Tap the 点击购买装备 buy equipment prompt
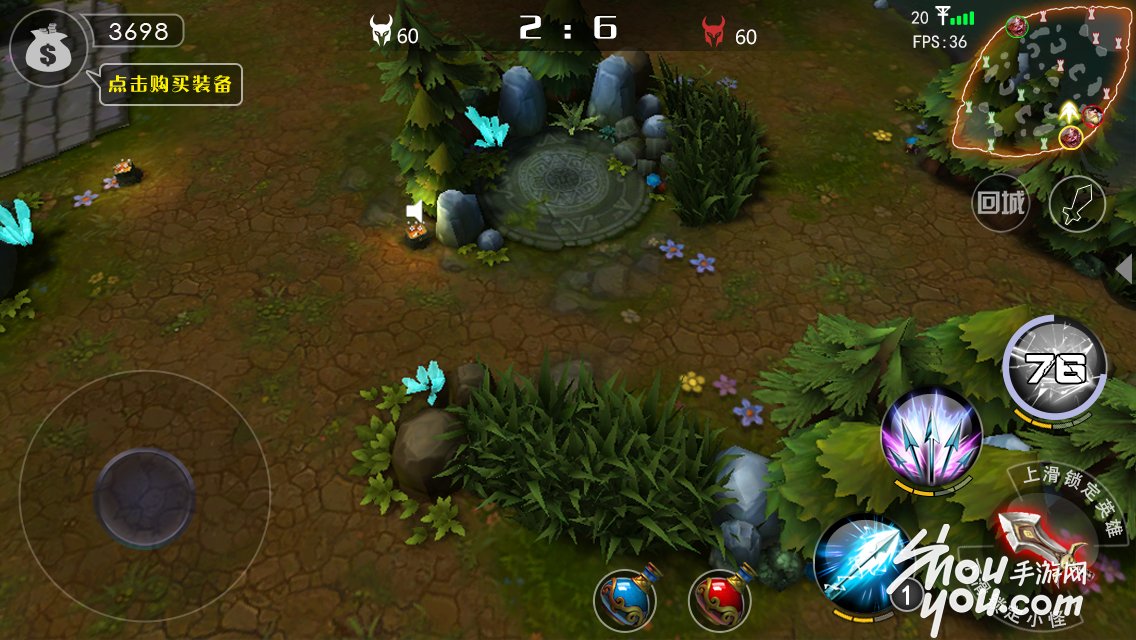Image resolution: width=1136 pixels, height=640 pixels. (171, 85)
